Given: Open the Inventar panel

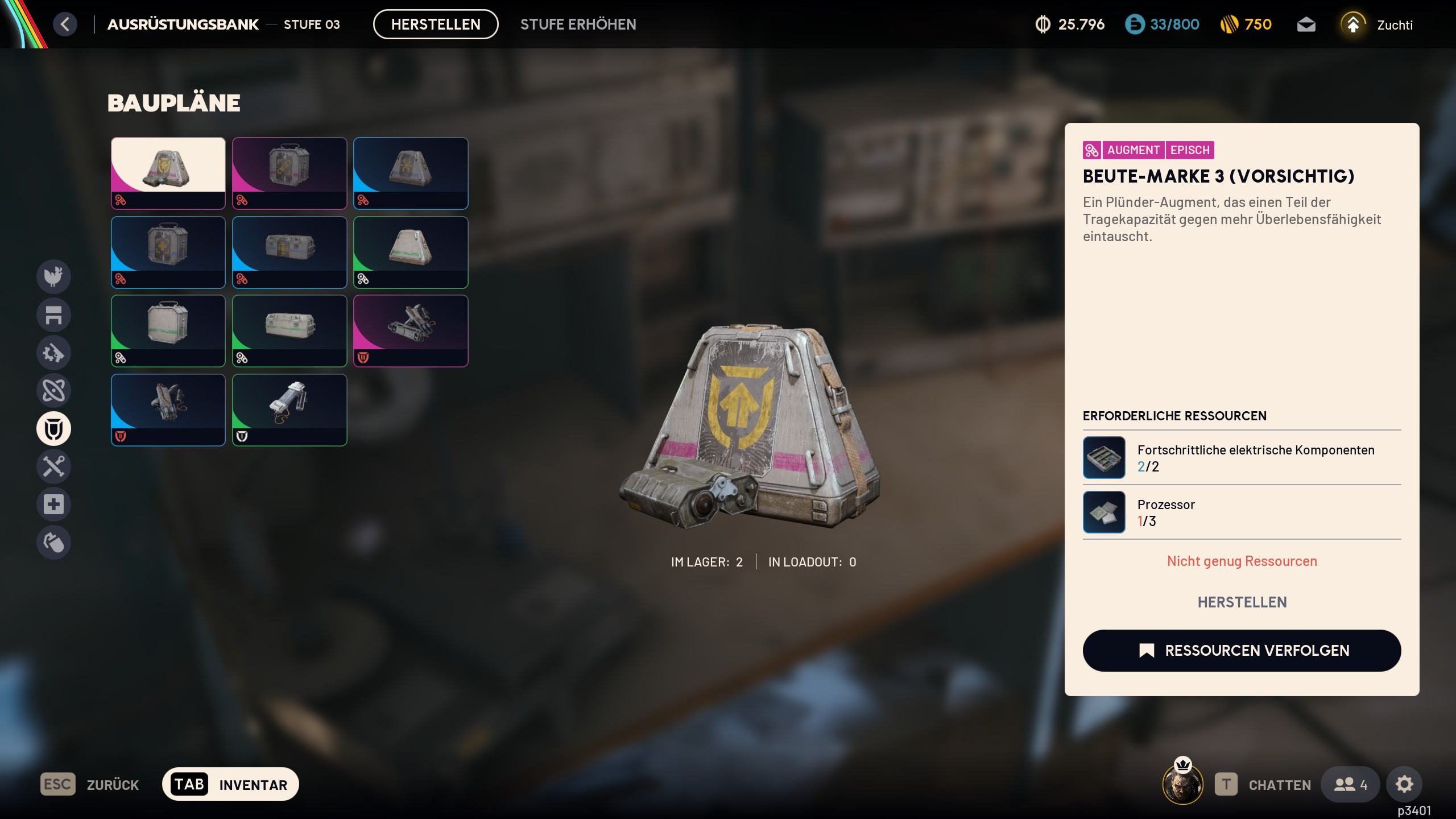Looking at the screenshot, I should click(230, 784).
